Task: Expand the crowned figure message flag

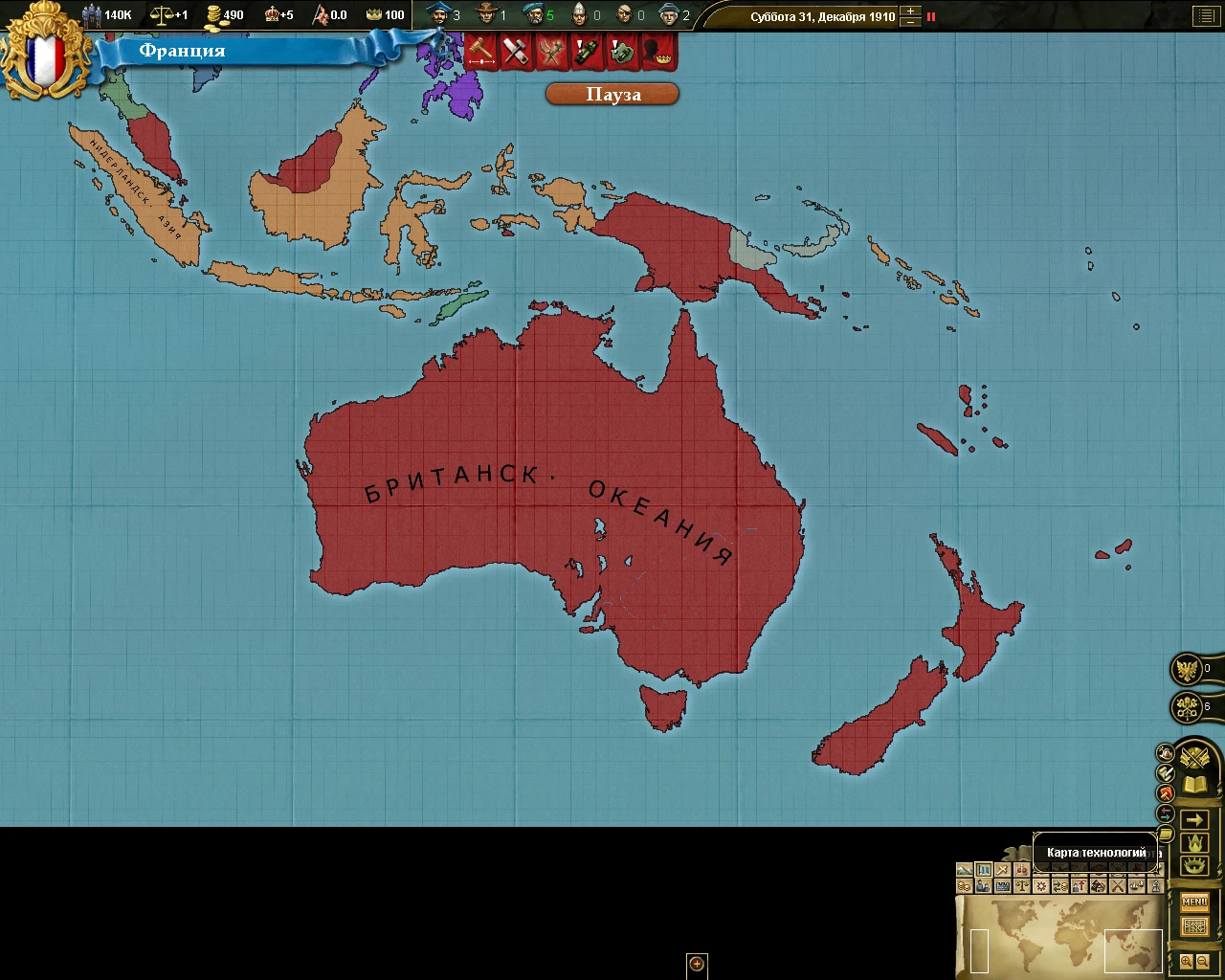Action: point(657,53)
